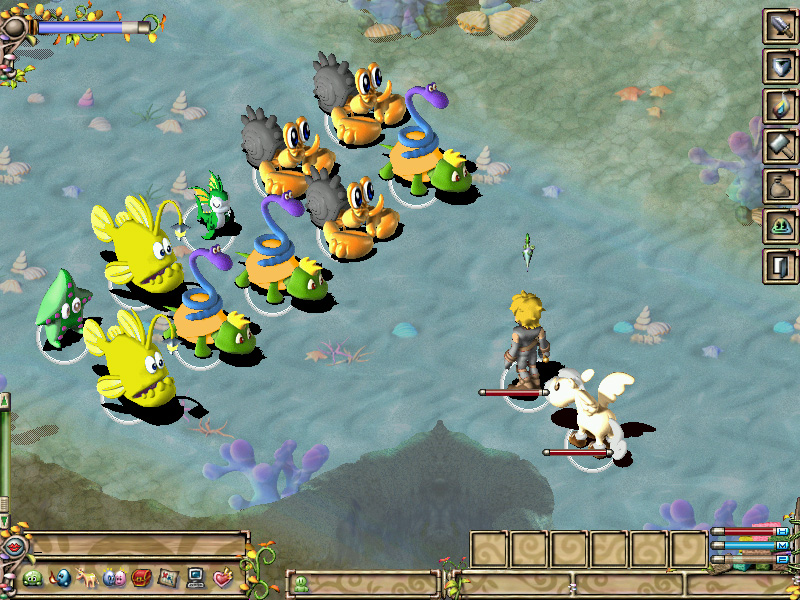Choose the shield defend command

coord(779,66)
